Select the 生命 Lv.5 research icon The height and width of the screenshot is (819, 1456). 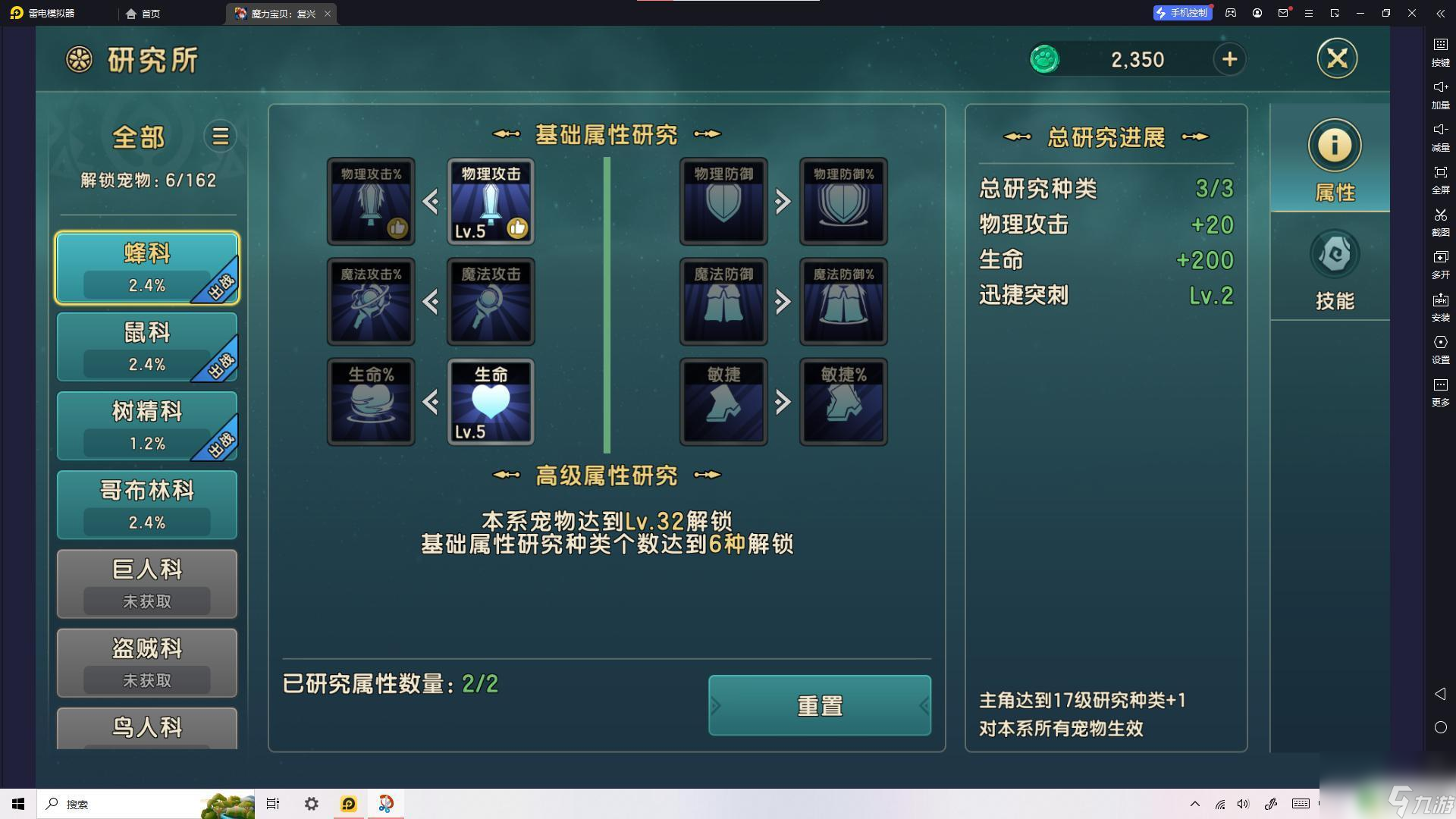coord(491,402)
